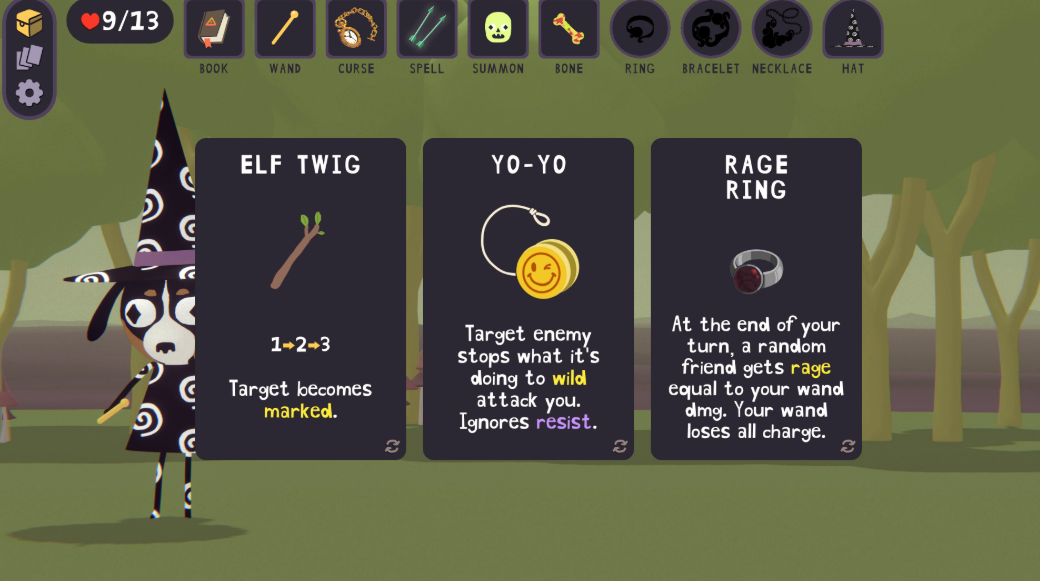
Task: Inspect the Curse pocket watch slot
Action: (x=356, y=29)
